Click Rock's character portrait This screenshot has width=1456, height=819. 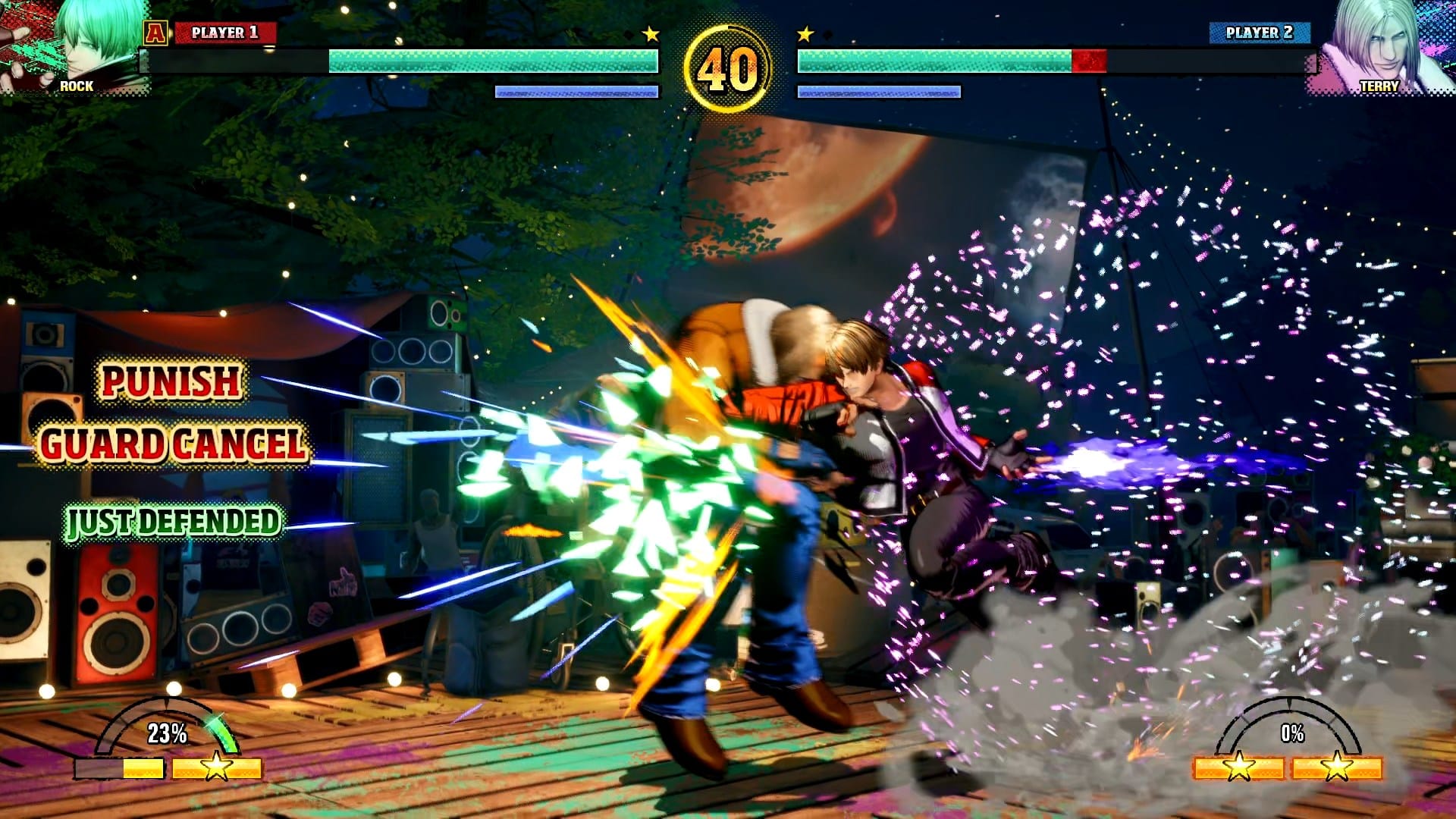pyautogui.click(x=76, y=45)
